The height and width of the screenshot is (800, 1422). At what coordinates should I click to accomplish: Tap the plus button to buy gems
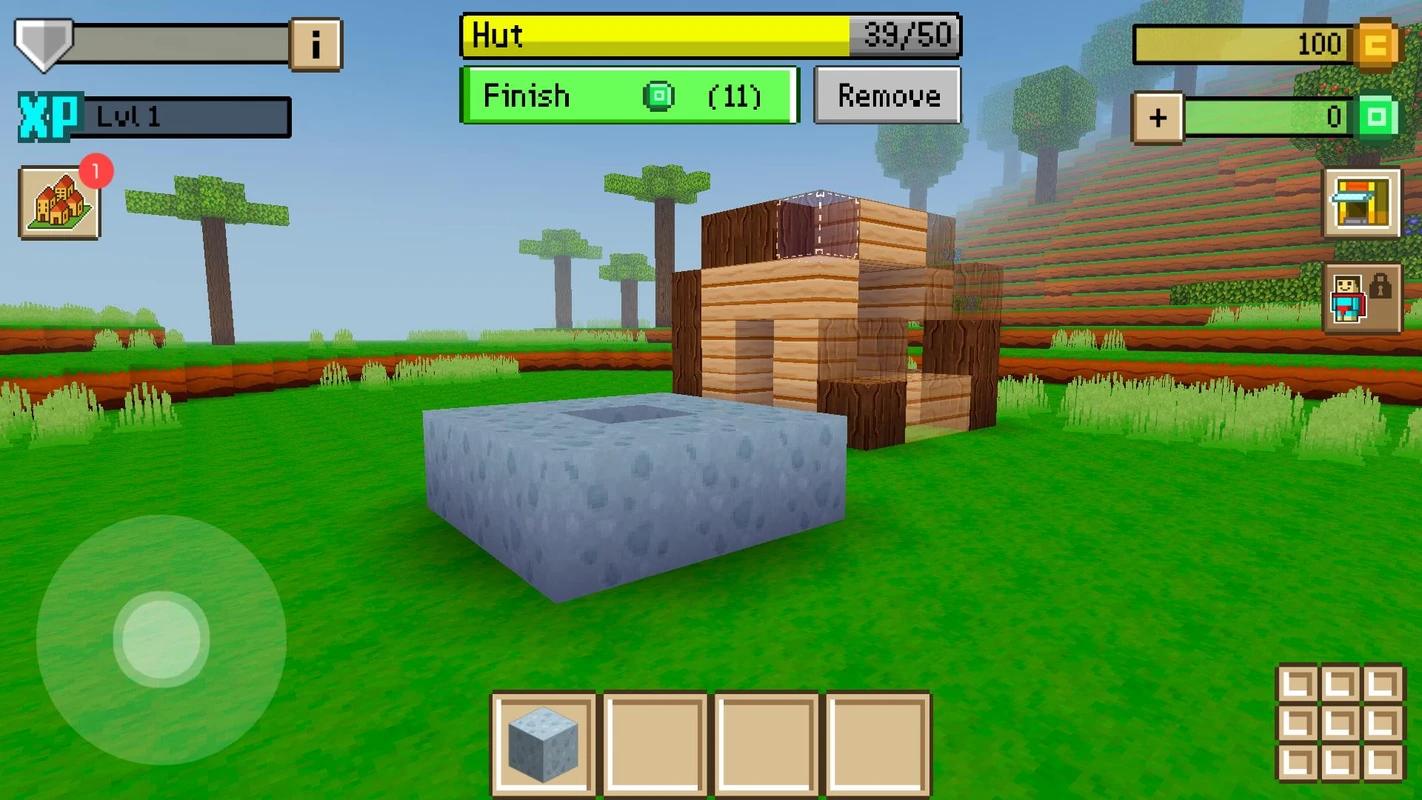(x=1157, y=117)
